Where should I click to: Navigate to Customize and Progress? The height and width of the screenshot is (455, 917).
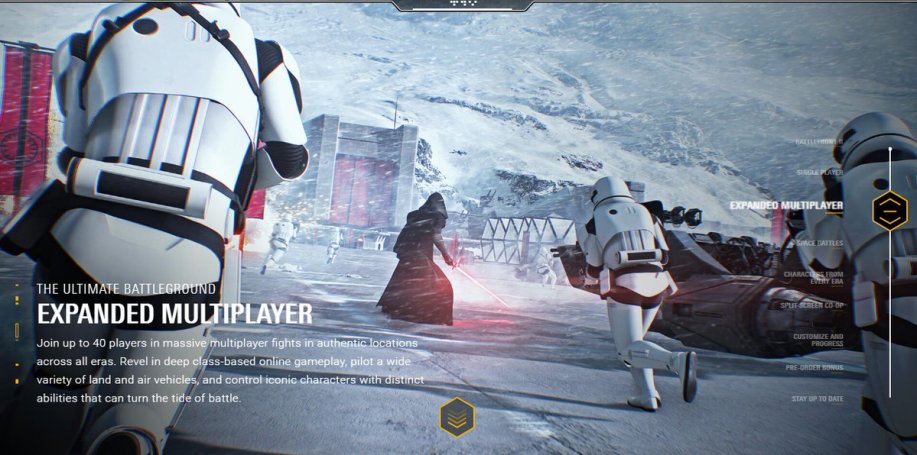pos(818,341)
